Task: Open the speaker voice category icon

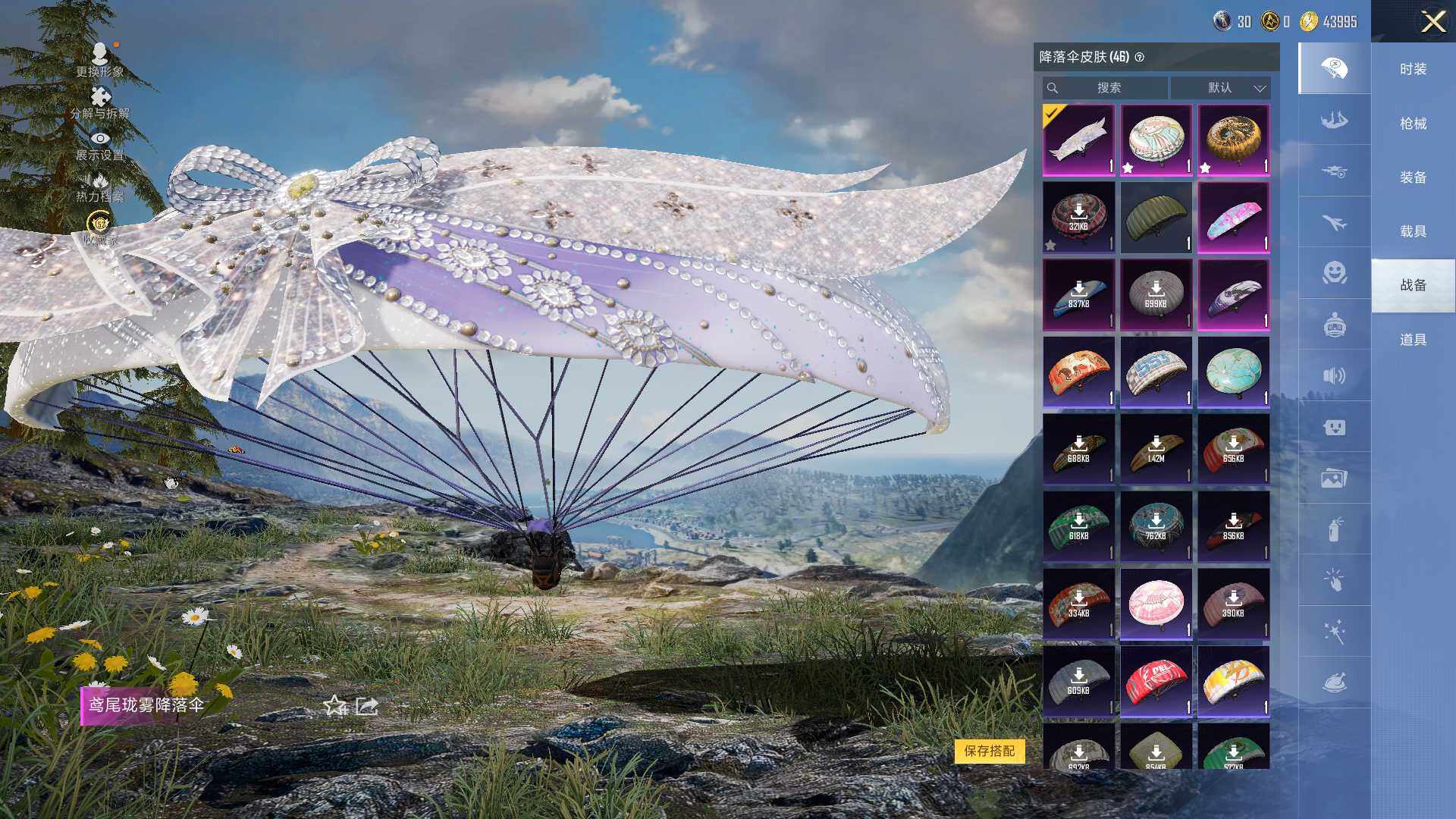Action: tap(1334, 376)
